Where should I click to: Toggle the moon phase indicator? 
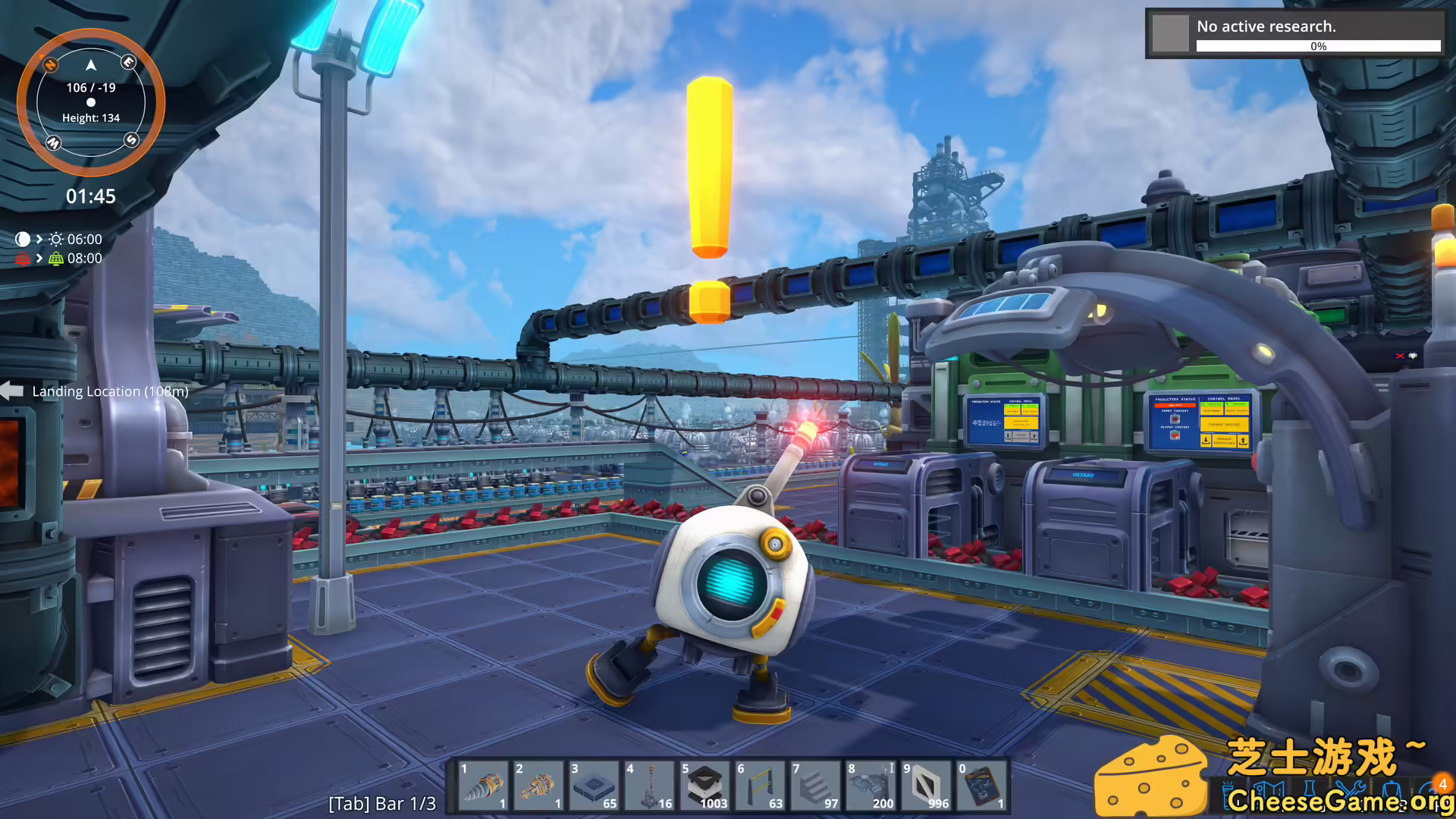[24, 239]
